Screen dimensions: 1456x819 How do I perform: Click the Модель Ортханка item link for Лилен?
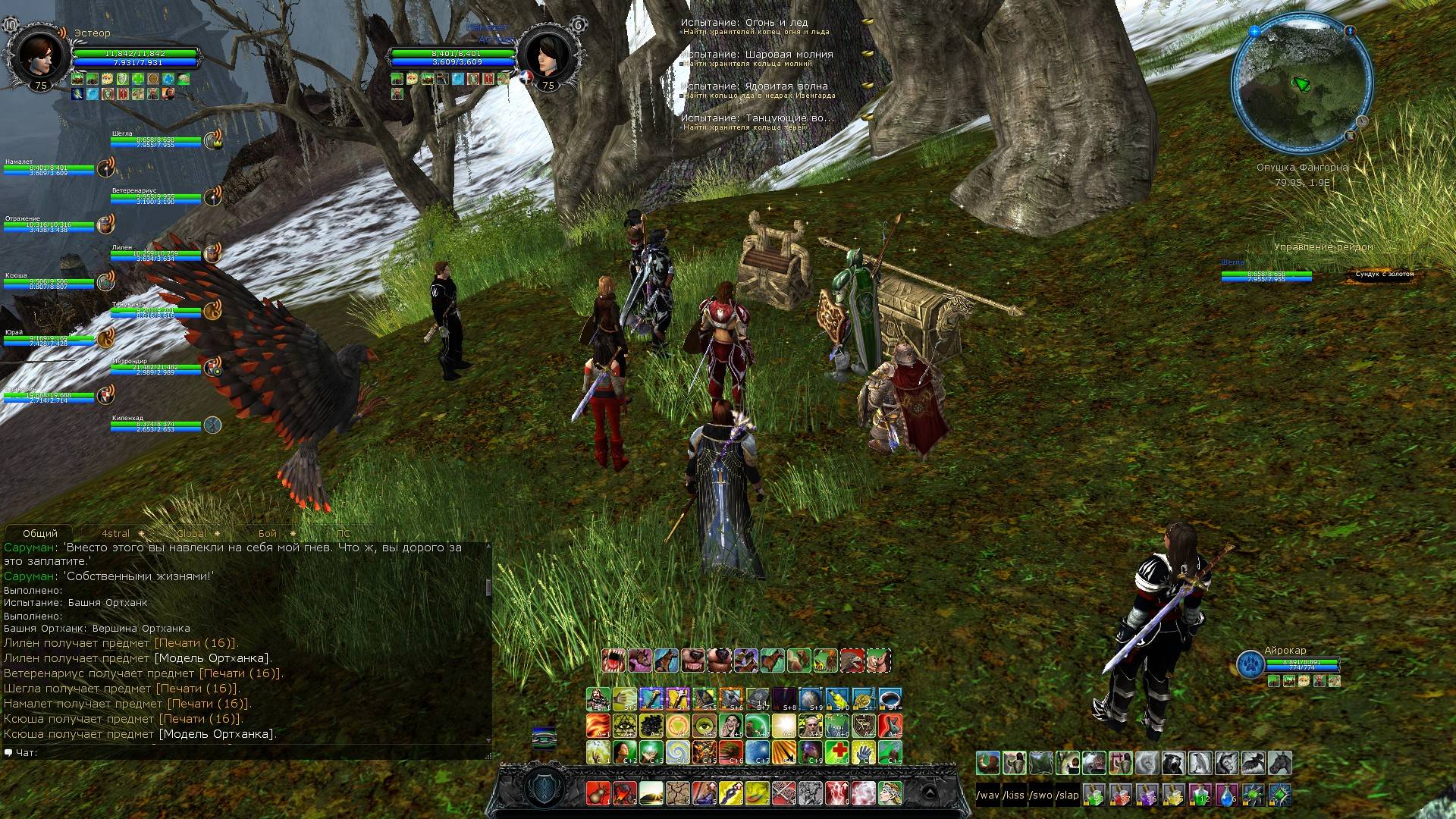(212, 658)
